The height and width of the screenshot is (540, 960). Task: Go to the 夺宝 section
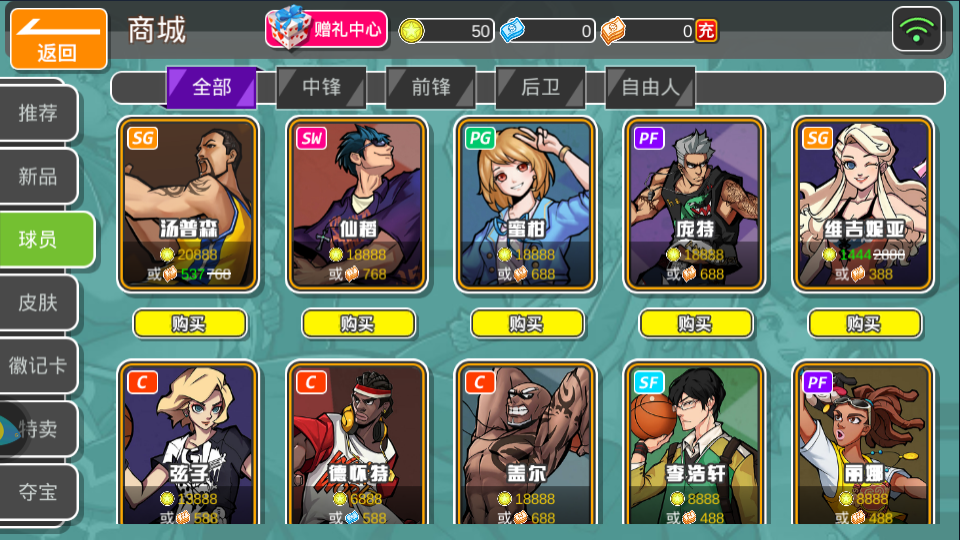(x=38, y=491)
